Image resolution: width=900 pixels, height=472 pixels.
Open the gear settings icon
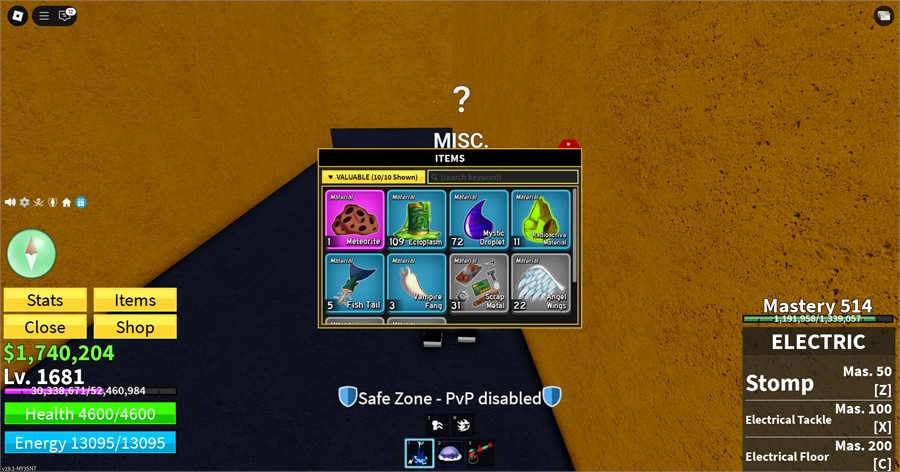[24, 202]
